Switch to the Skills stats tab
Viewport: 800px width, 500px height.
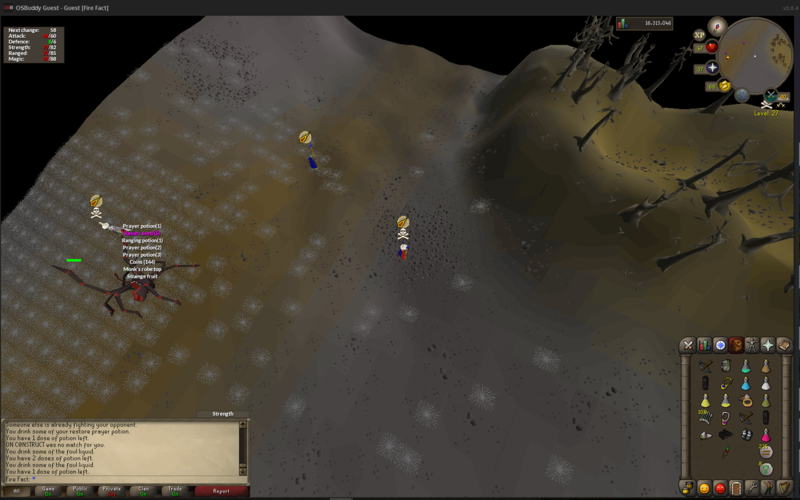(704, 345)
